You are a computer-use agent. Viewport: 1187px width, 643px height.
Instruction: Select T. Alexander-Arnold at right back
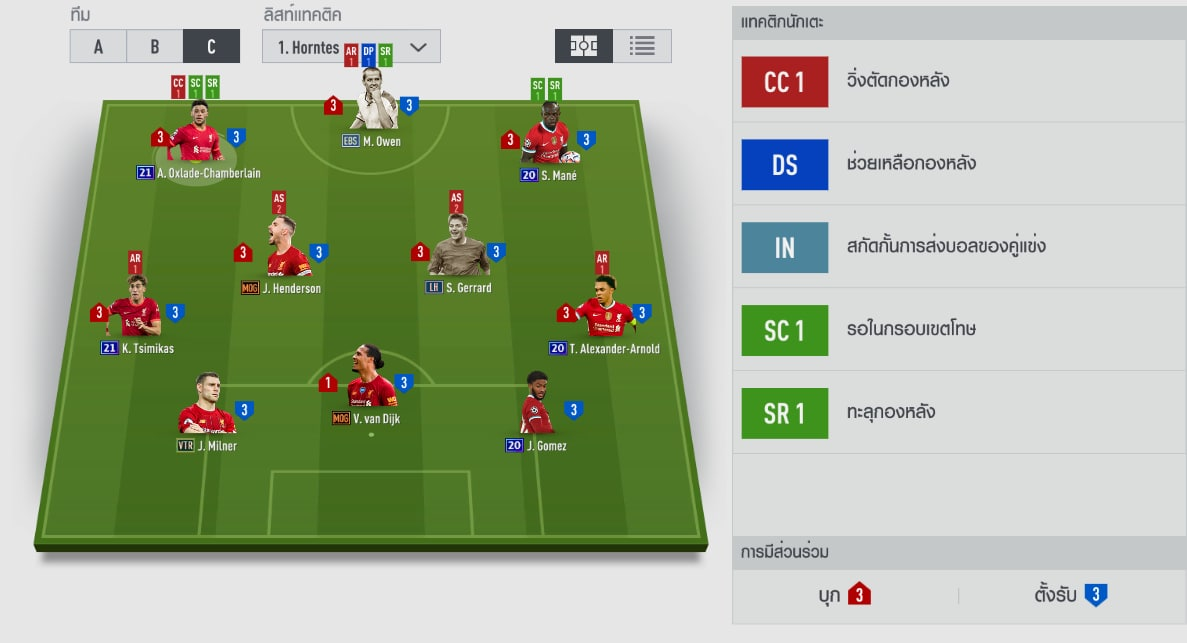tap(604, 311)
